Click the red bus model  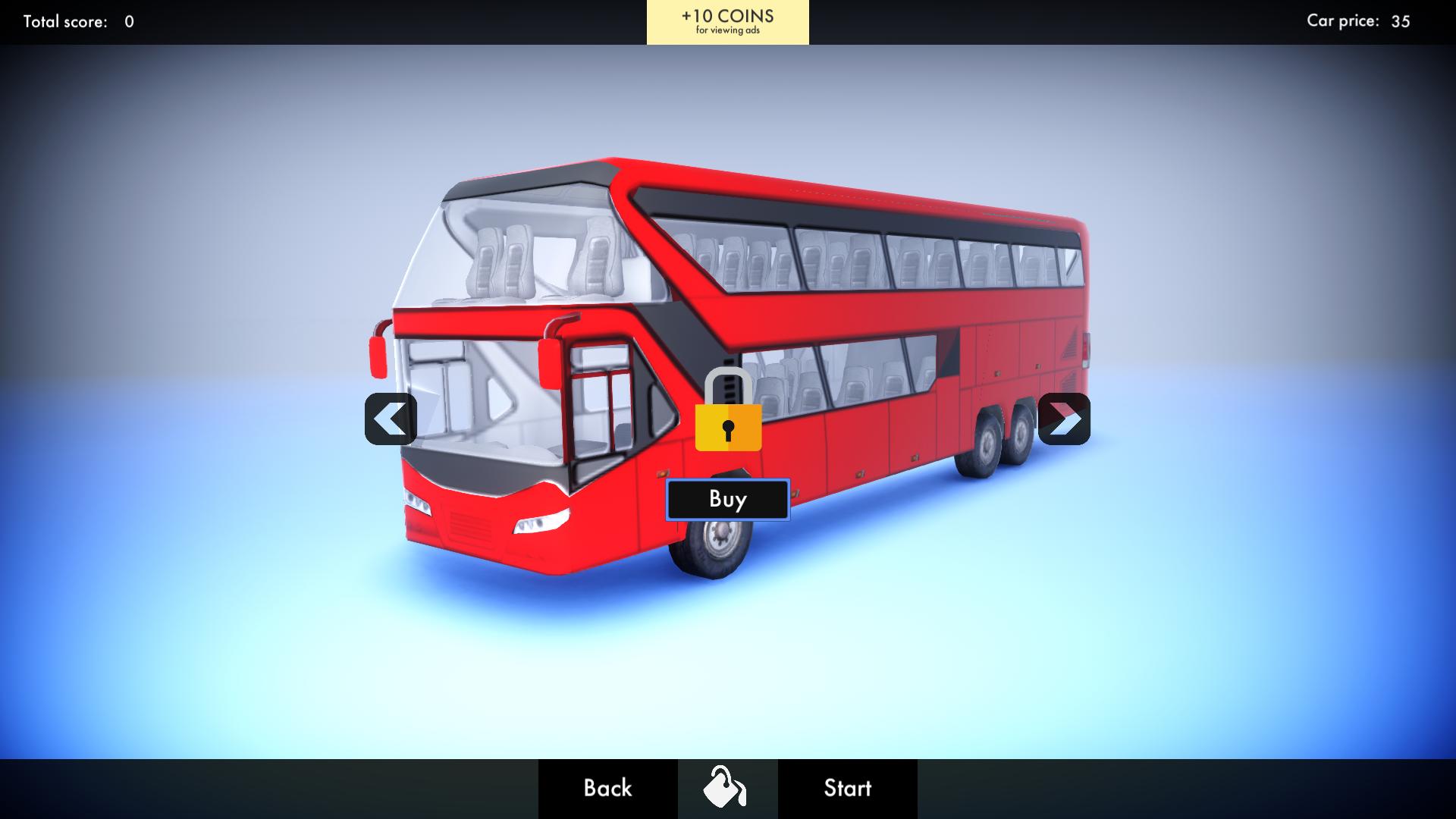872,303
